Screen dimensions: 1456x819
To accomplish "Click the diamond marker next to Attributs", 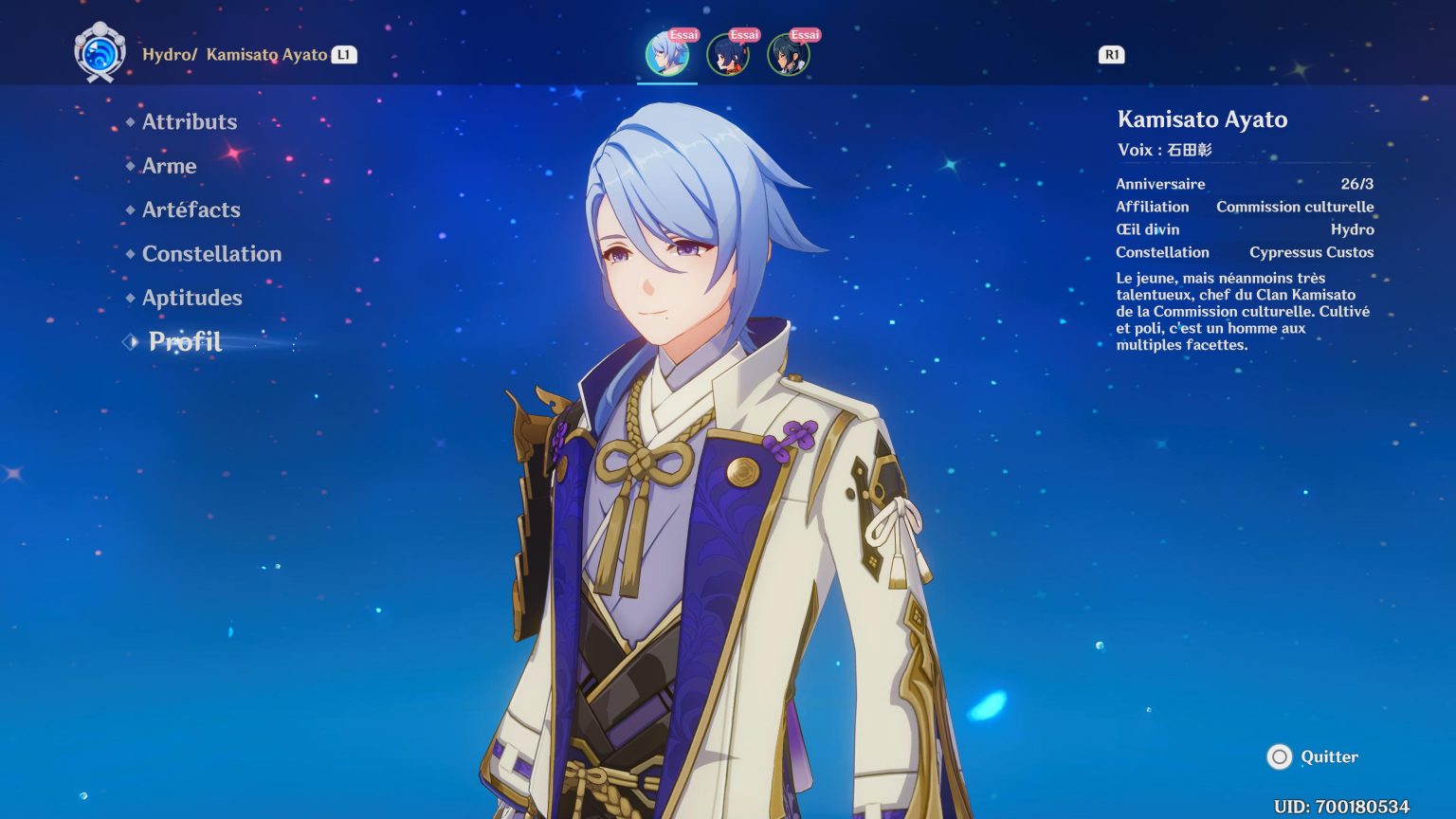I will point(130,121).
